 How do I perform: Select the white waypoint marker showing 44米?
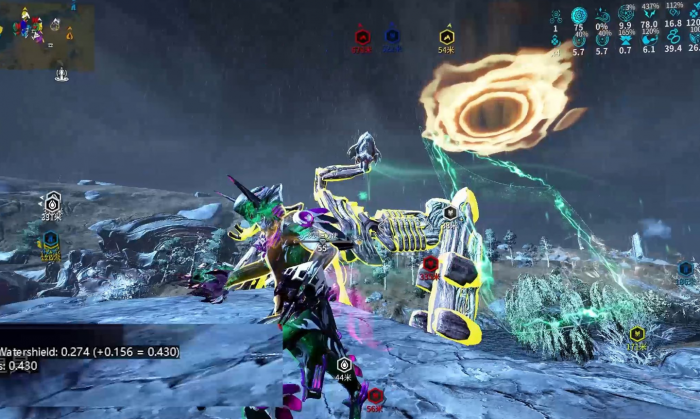point(344,365)
